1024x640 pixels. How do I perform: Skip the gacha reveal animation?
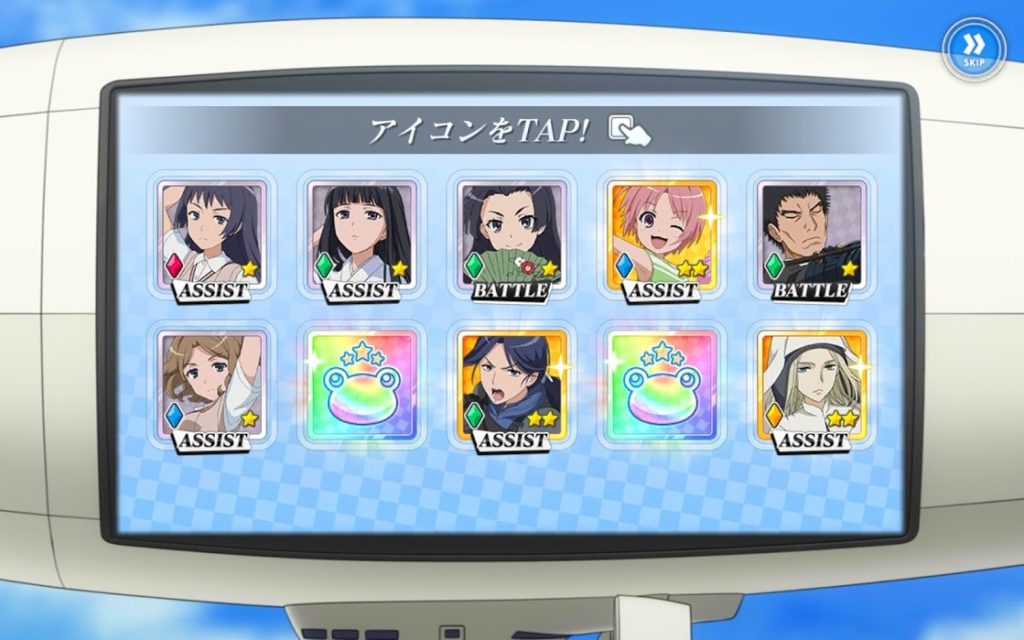tap(973, 46)
